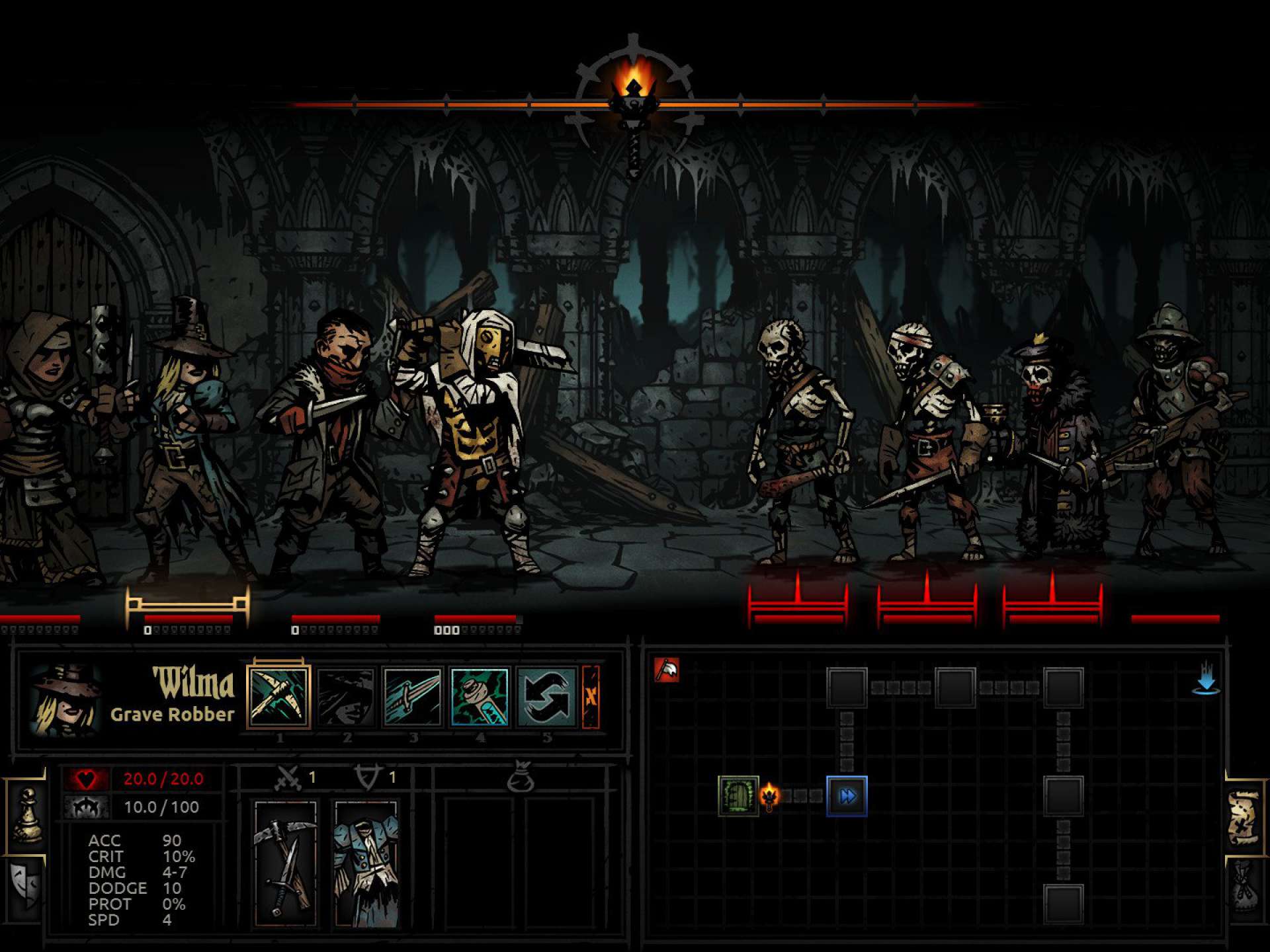The width and height of the screenshot is (1270, 952).
Task: Select the green door entrance room on map
Action: (738, 796)
